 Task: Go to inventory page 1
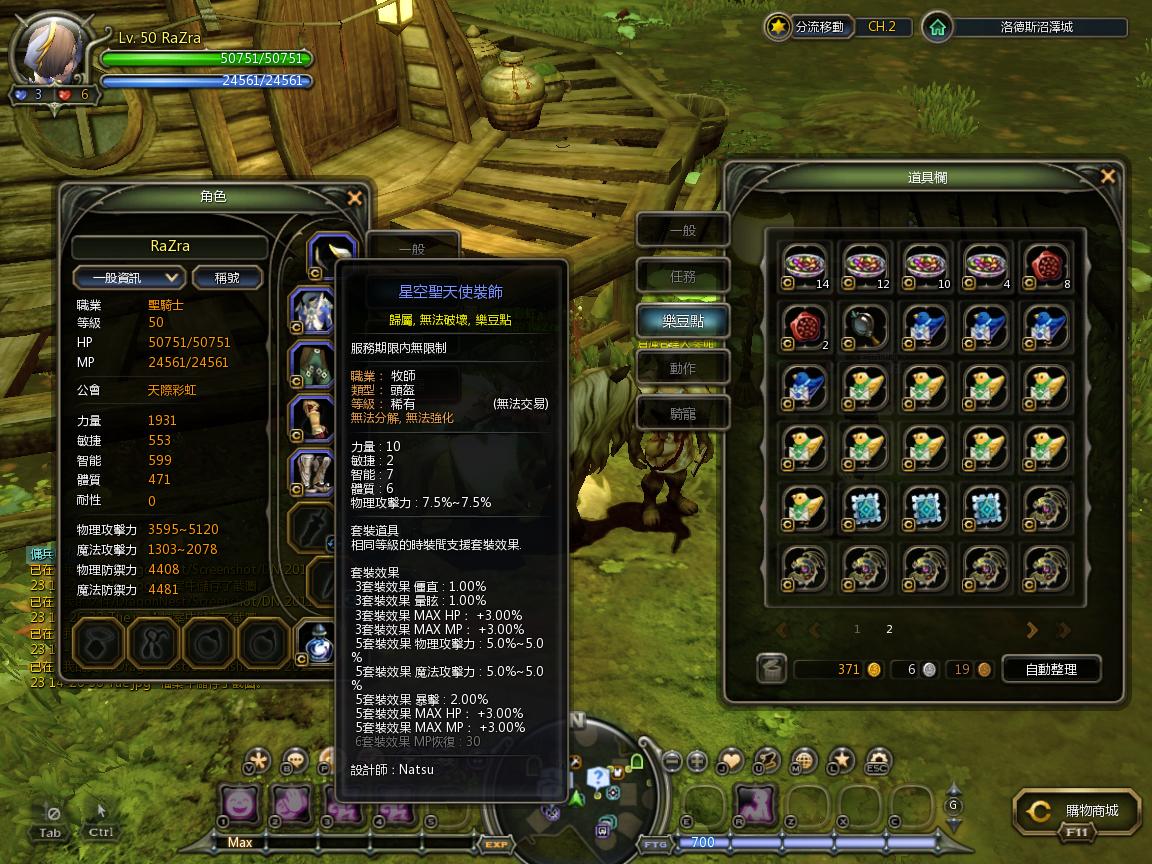pos(857,629)
